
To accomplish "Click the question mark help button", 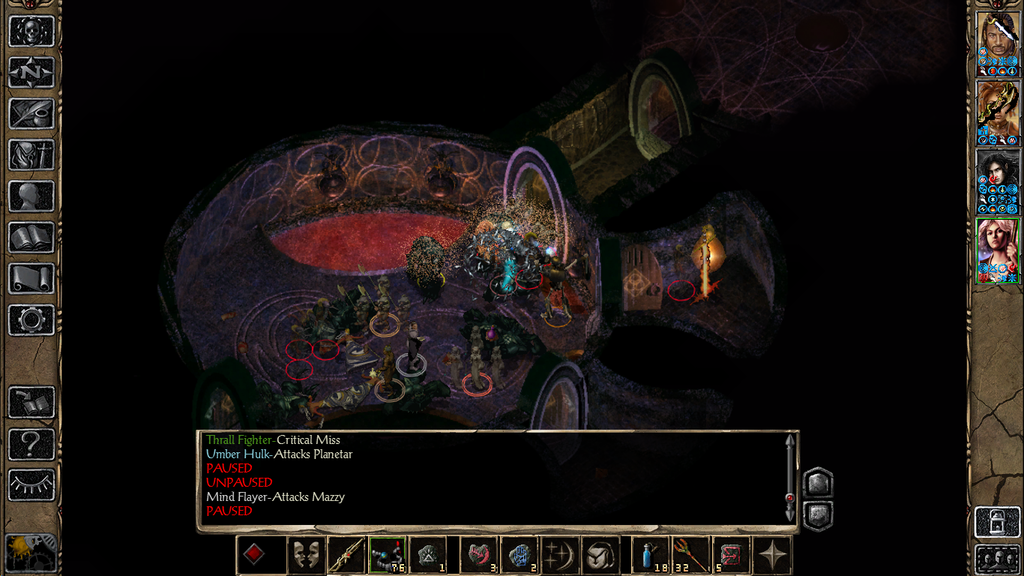I will point(31,443).
